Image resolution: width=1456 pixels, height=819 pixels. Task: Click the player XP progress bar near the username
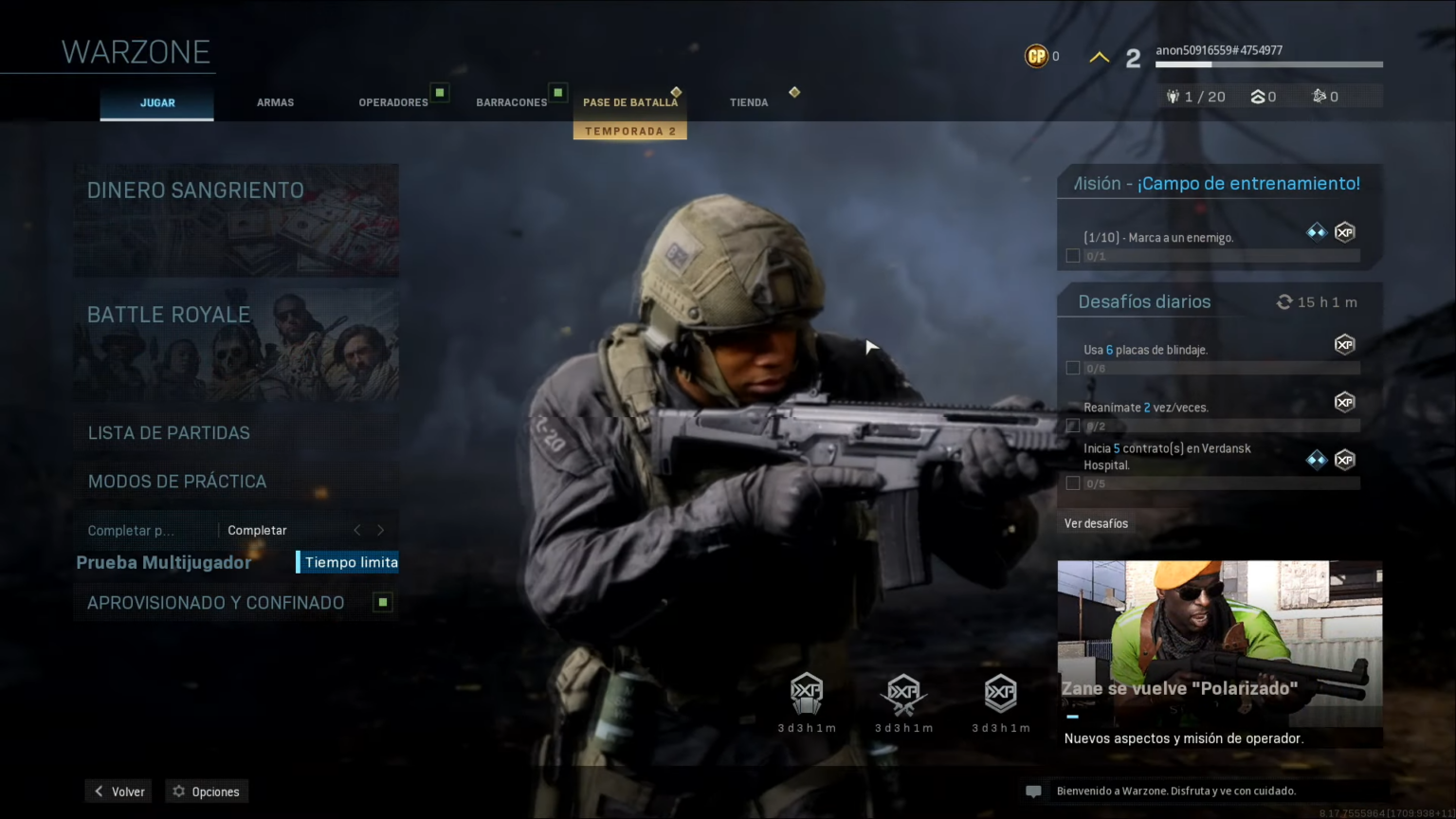[x=1267, y=64]
